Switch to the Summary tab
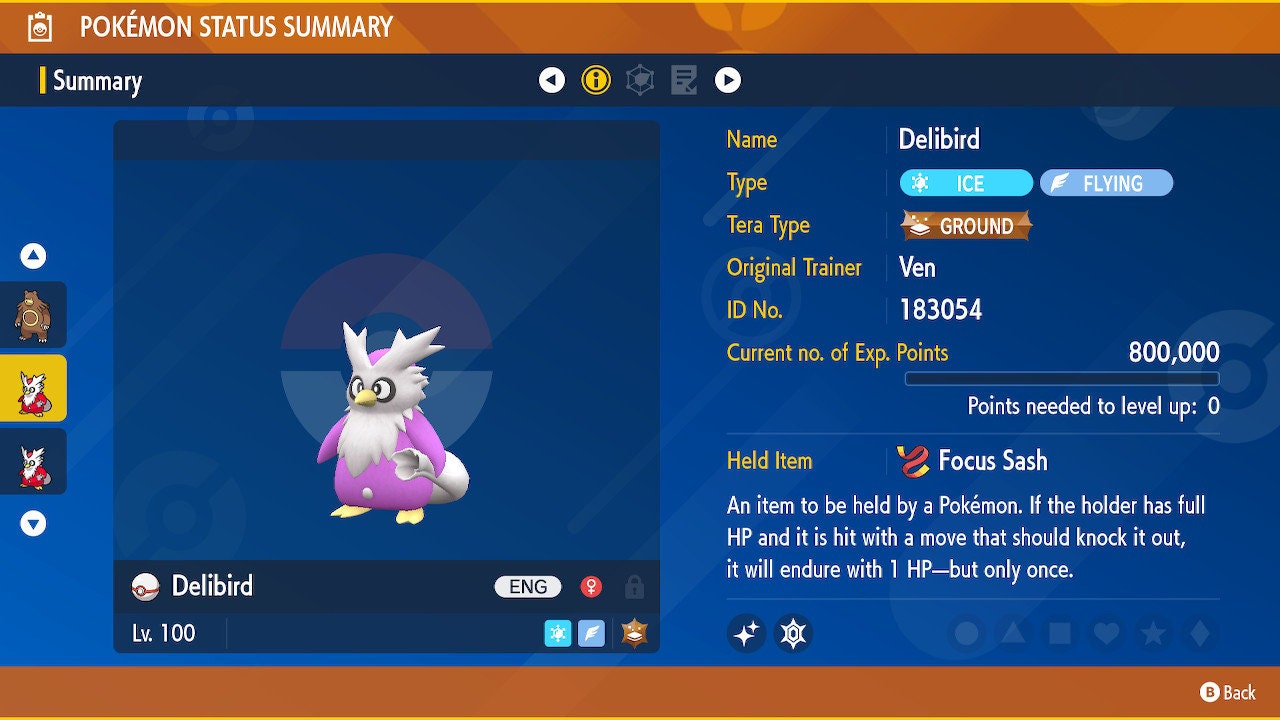1280x720 pixels. tap(96, 81)
